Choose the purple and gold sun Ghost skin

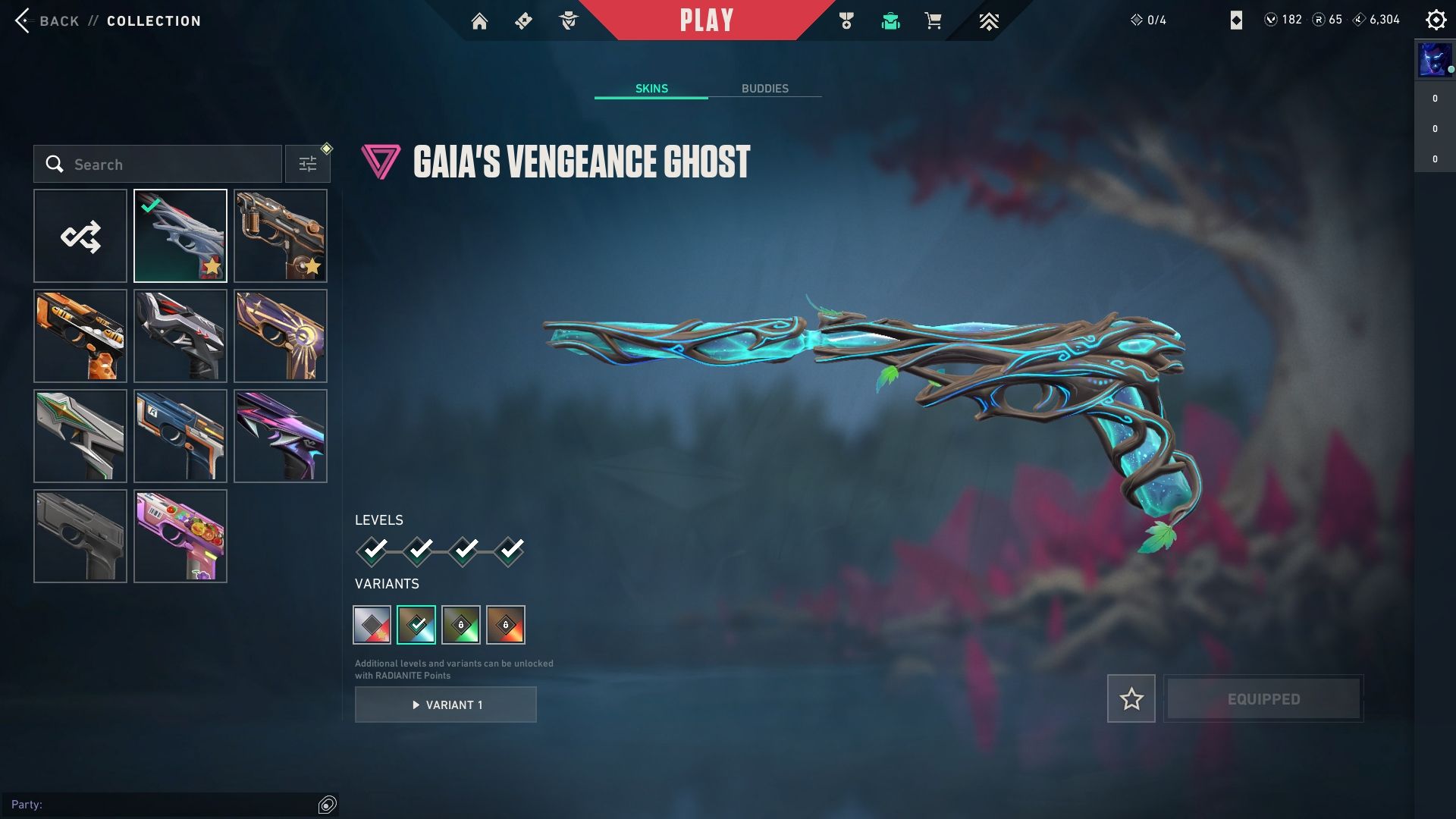[x=281, y=336]
